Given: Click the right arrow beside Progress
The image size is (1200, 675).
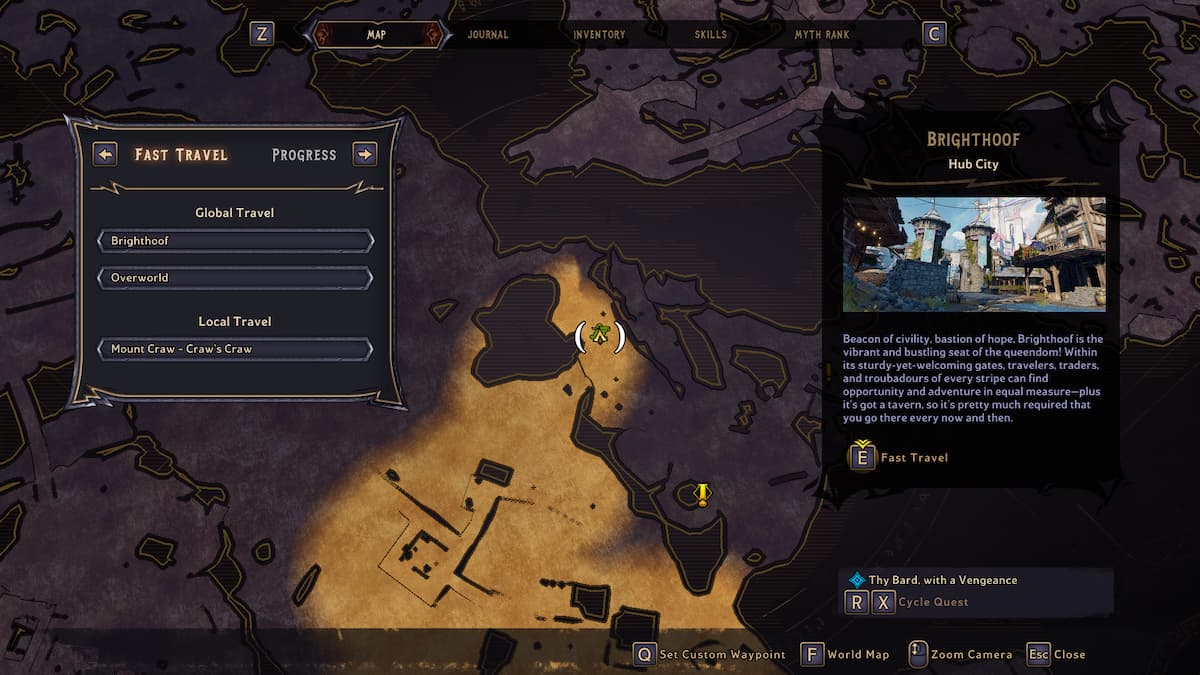Looking at the screenshot, I should [365, 154].
